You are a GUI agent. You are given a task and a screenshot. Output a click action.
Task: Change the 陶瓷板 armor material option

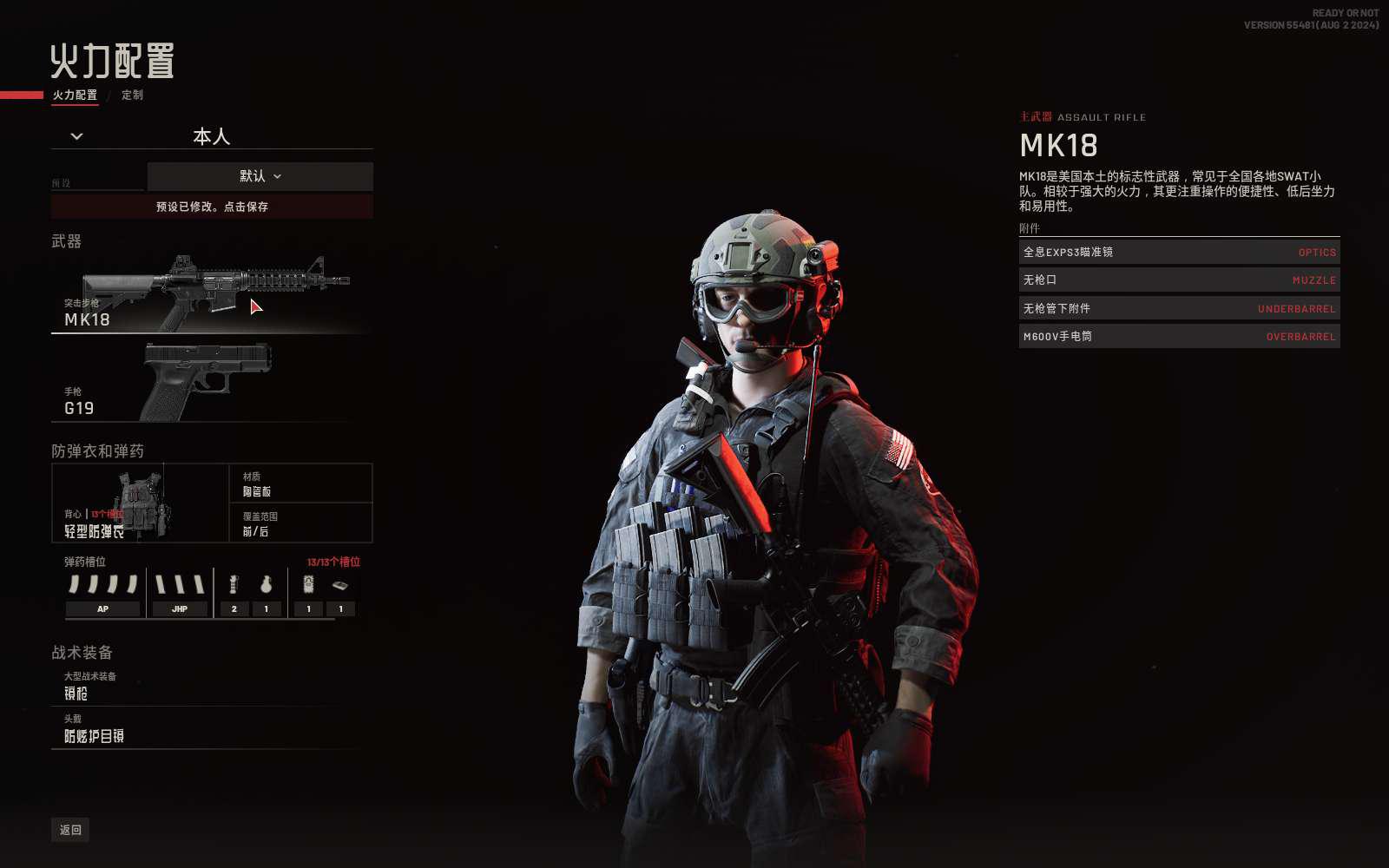pyautogui.click(x=300, y=483)
